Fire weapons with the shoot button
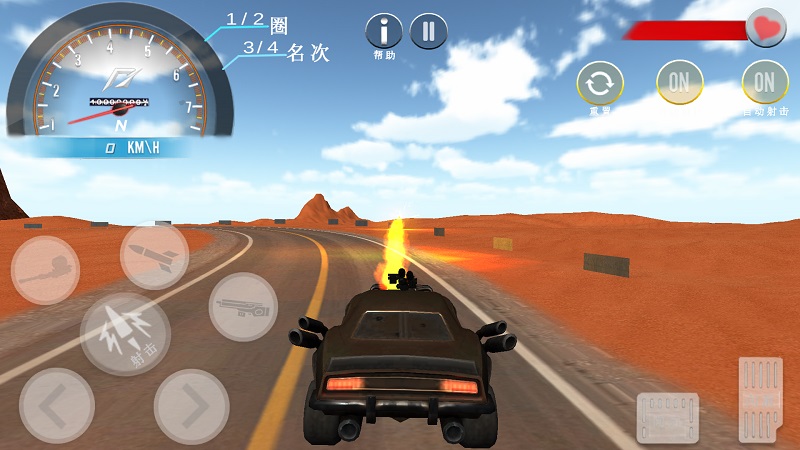800x450 pixels. point(125,333)
